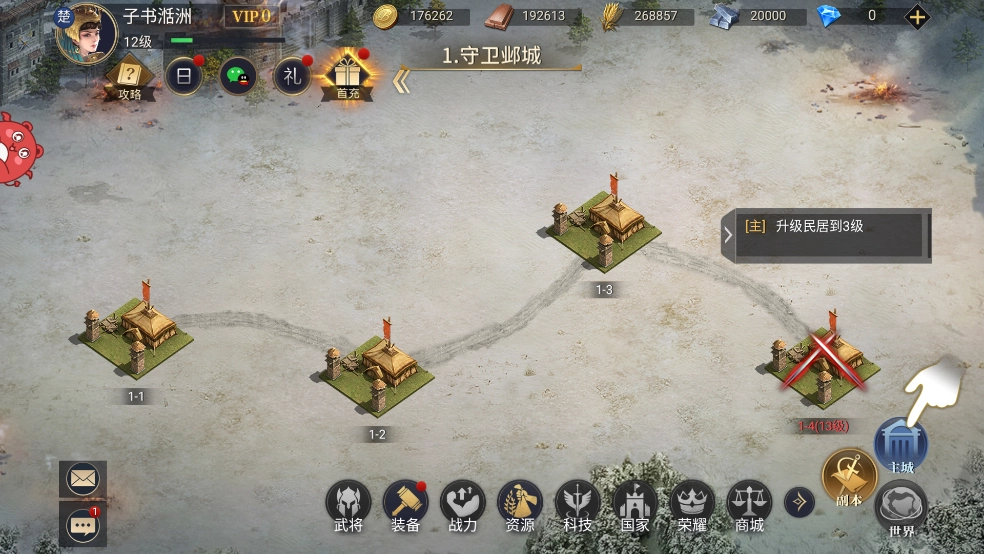Open the 科技 technology menu
Image resolution: width=984 pixels, height=554 pixels.
coord(577,505)
